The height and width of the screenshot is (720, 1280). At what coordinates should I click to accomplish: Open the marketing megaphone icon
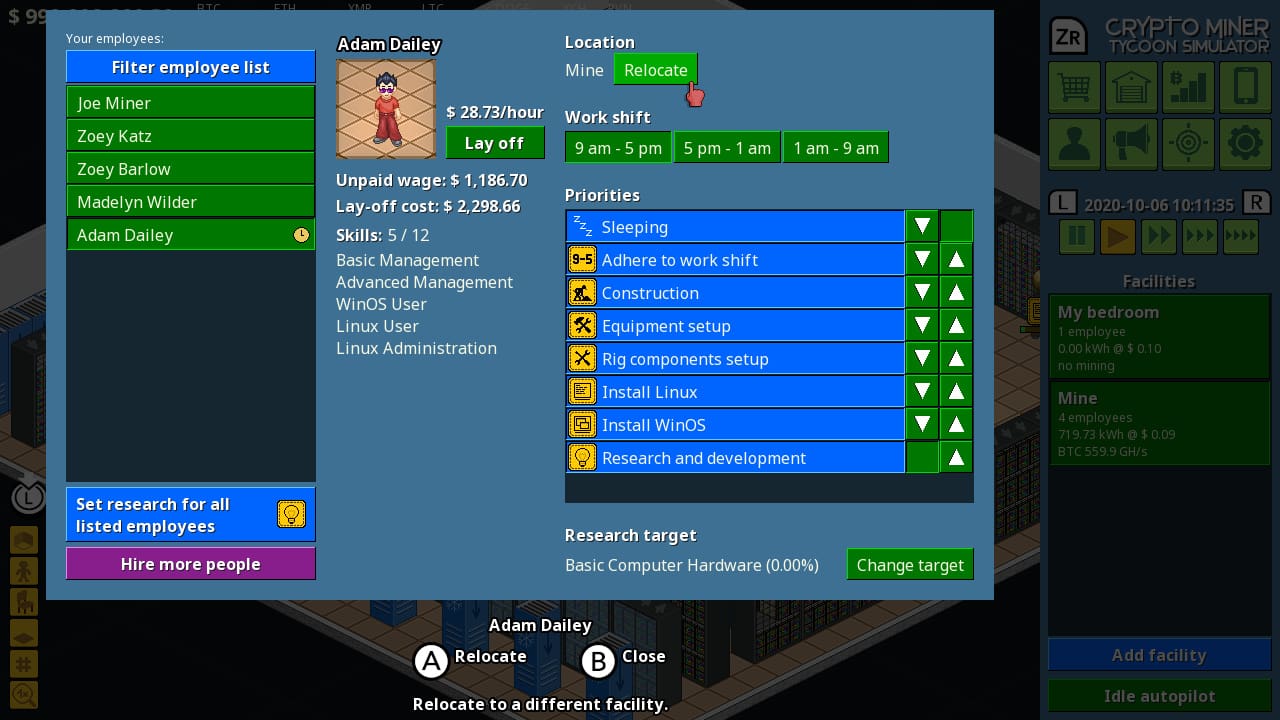pos(1131,143)
